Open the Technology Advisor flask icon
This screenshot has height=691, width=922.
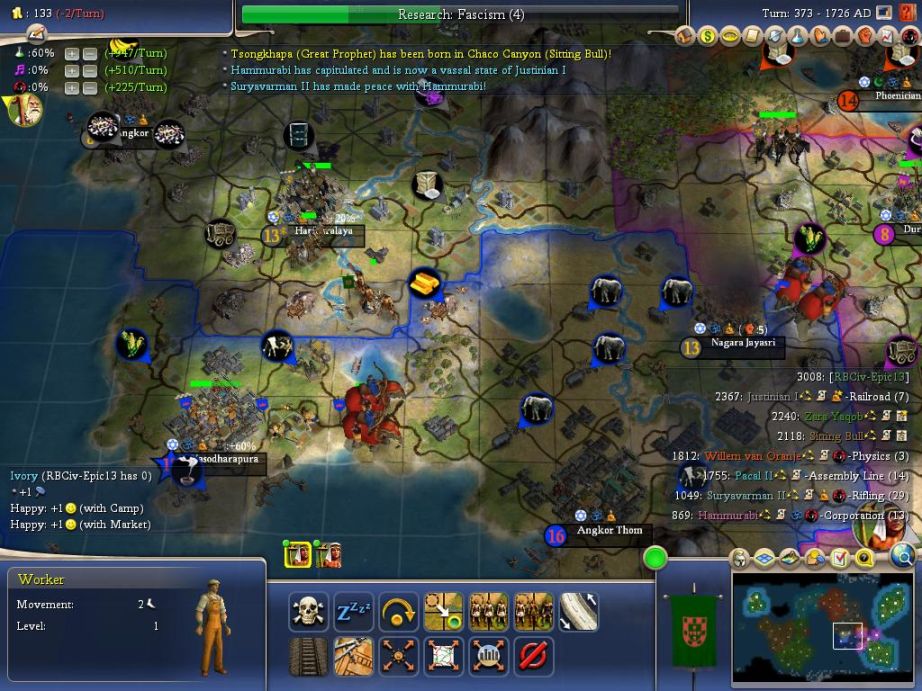[798, 37]
